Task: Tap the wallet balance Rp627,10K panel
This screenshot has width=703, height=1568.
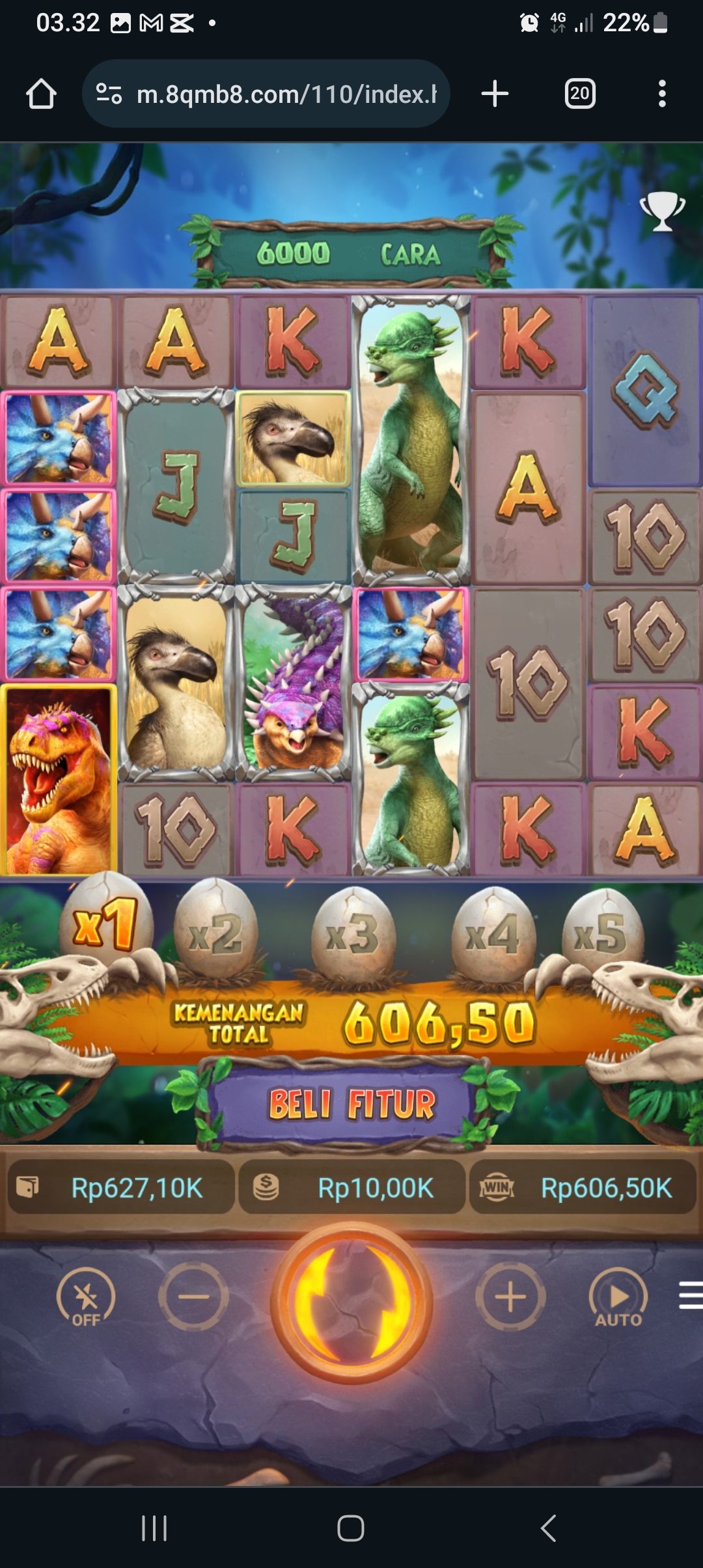Action: (121, 1188)
